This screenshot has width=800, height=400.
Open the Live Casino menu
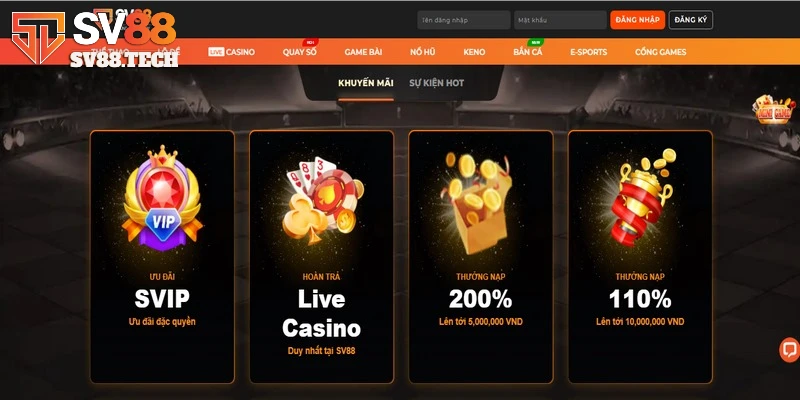232,51
